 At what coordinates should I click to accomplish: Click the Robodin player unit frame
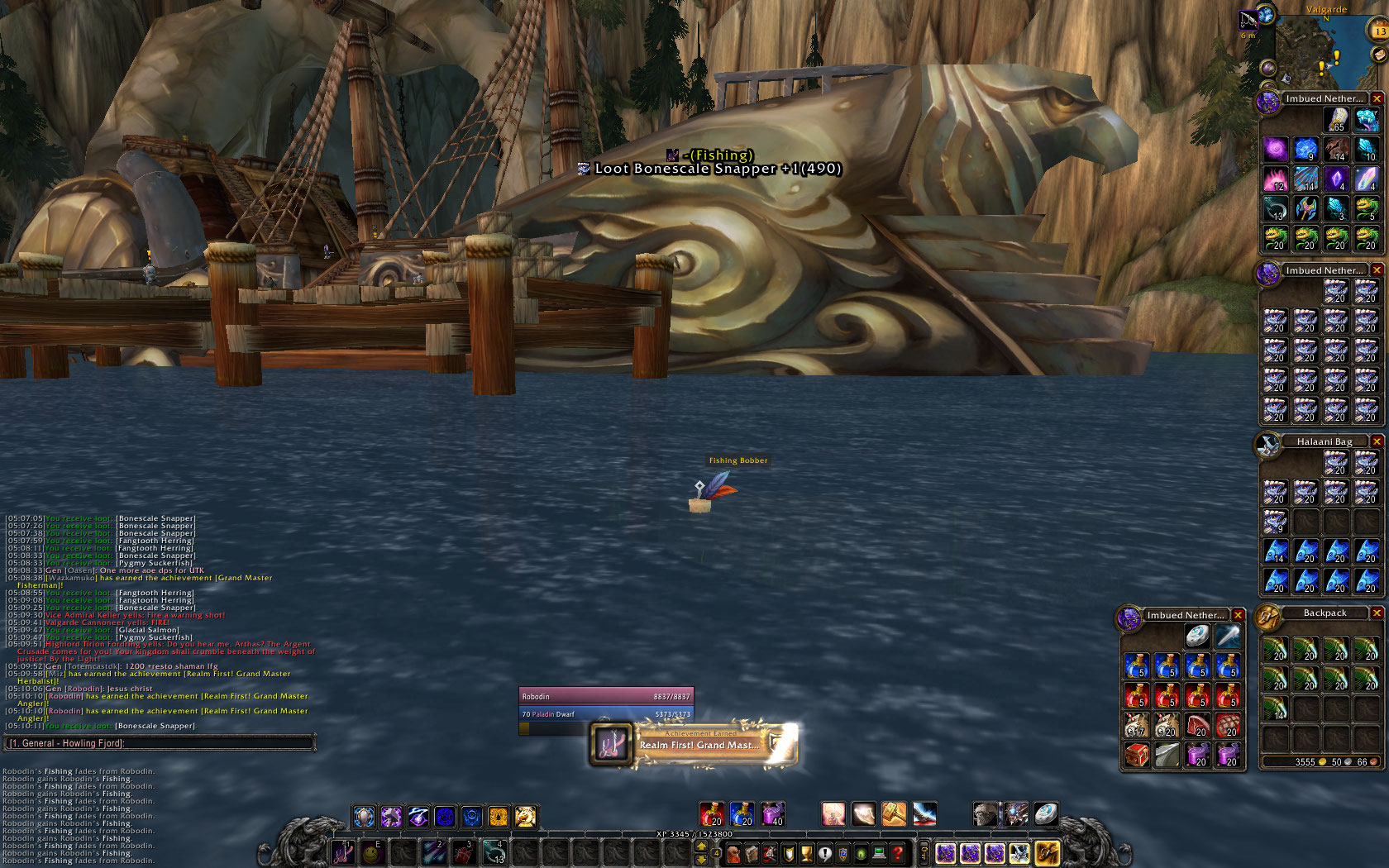(606, 696)
